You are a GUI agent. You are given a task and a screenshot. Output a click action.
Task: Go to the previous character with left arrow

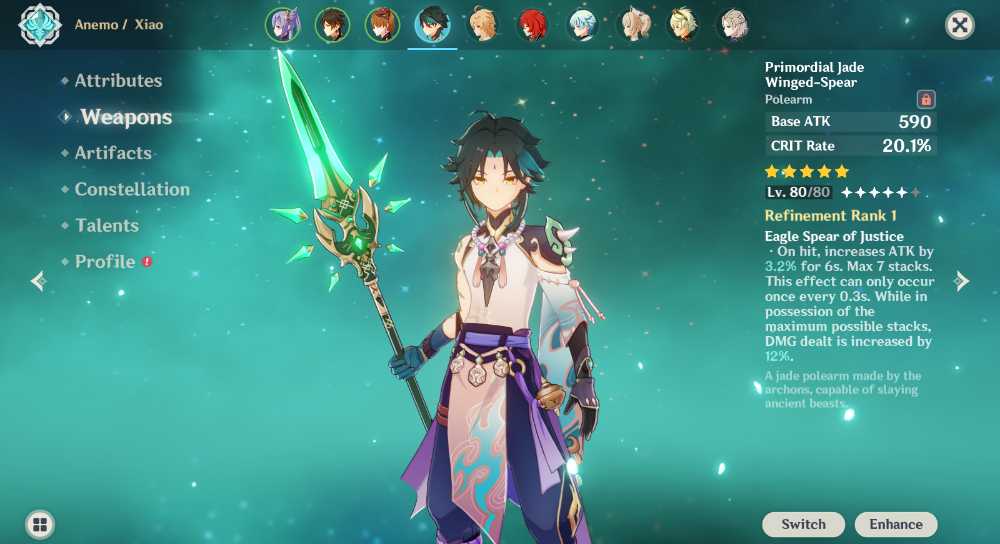[x=38, y=281]
